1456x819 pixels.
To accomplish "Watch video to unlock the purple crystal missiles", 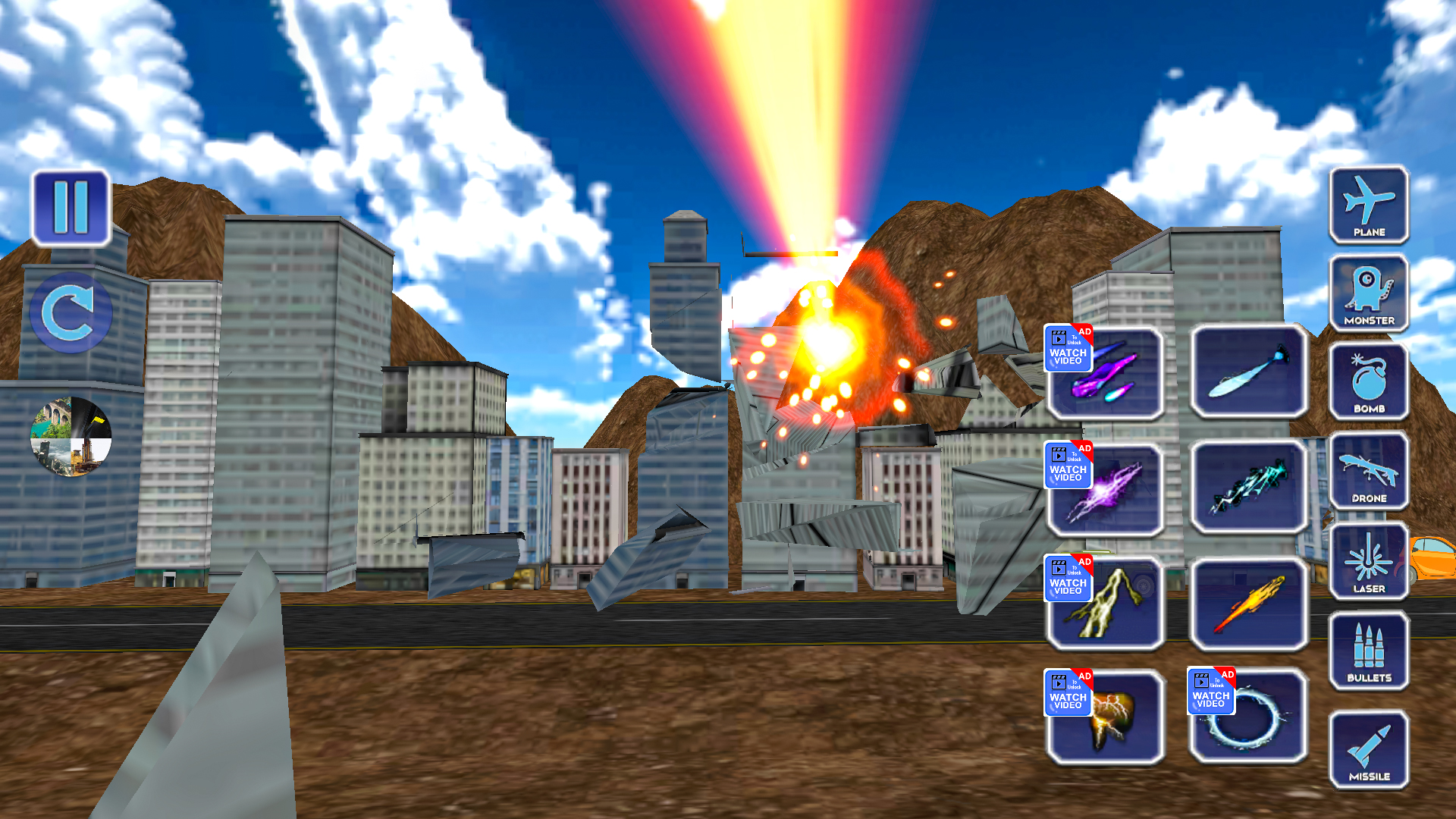I will (x=1068, y=347).
